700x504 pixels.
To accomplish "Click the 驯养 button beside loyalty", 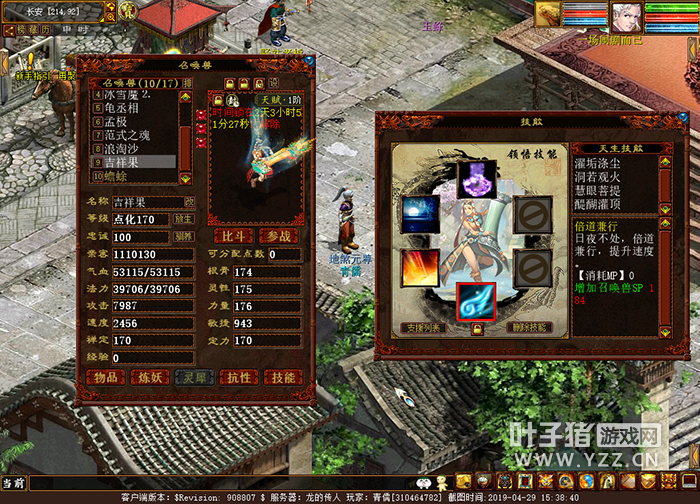I will coord(185,237).
